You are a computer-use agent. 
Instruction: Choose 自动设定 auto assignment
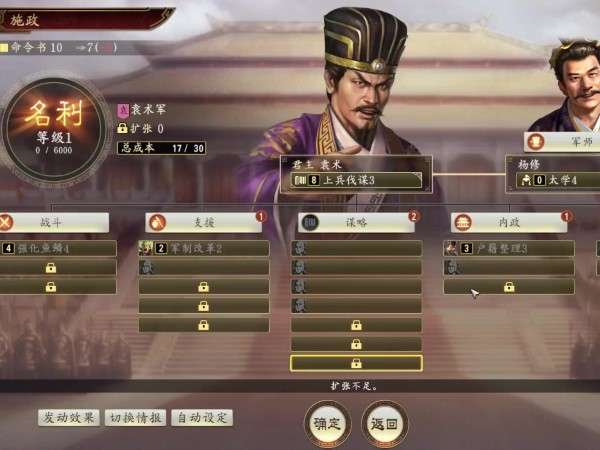[201, 417]
